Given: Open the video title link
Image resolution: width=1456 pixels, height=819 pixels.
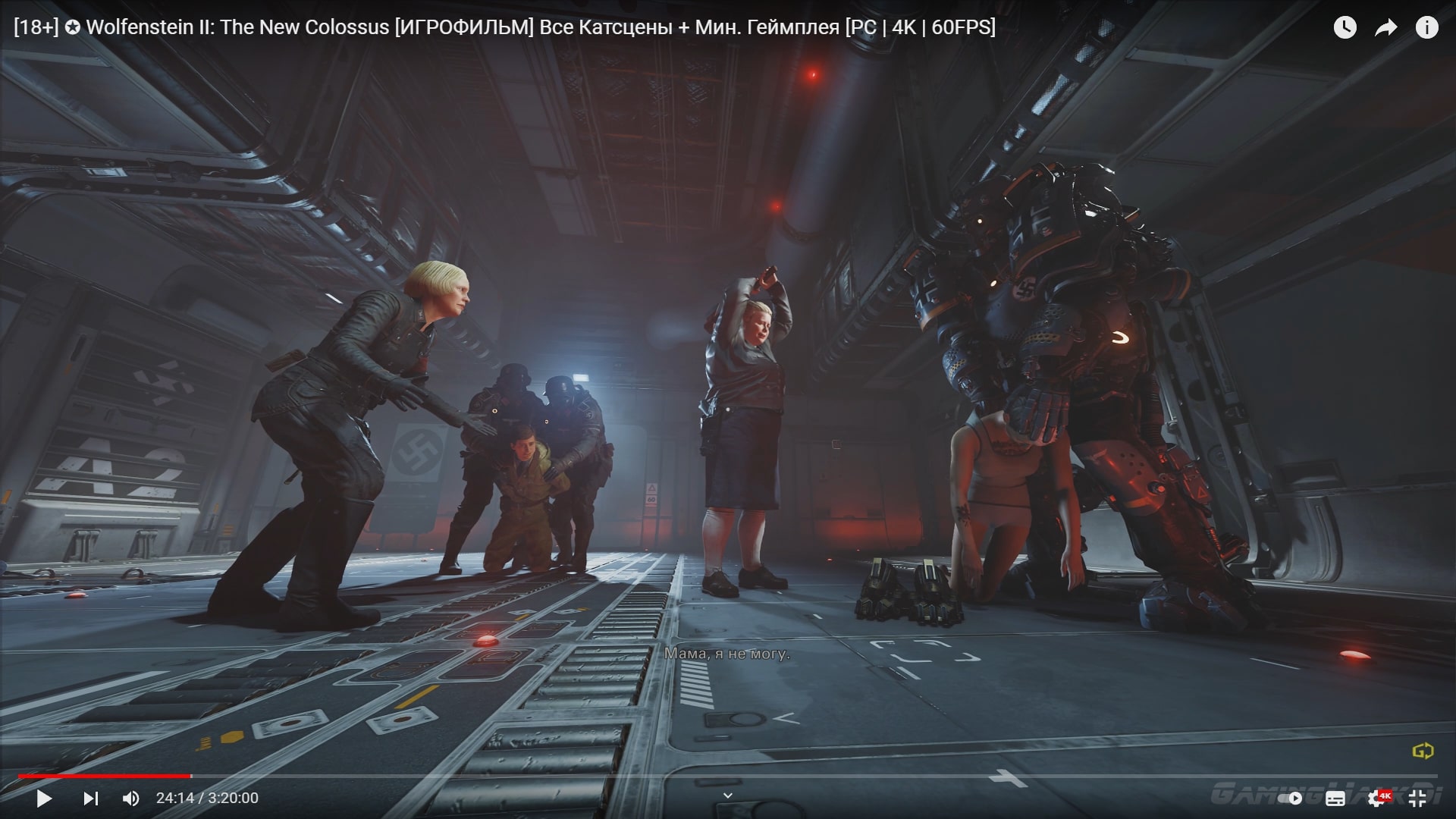Looking at the screenshot, I should (500, 27).
